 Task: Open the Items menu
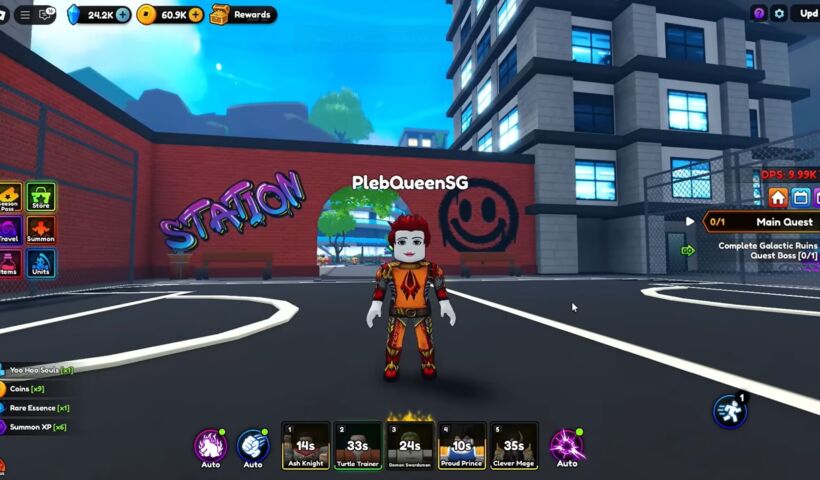pyautogui.click(x=8, y=264)
